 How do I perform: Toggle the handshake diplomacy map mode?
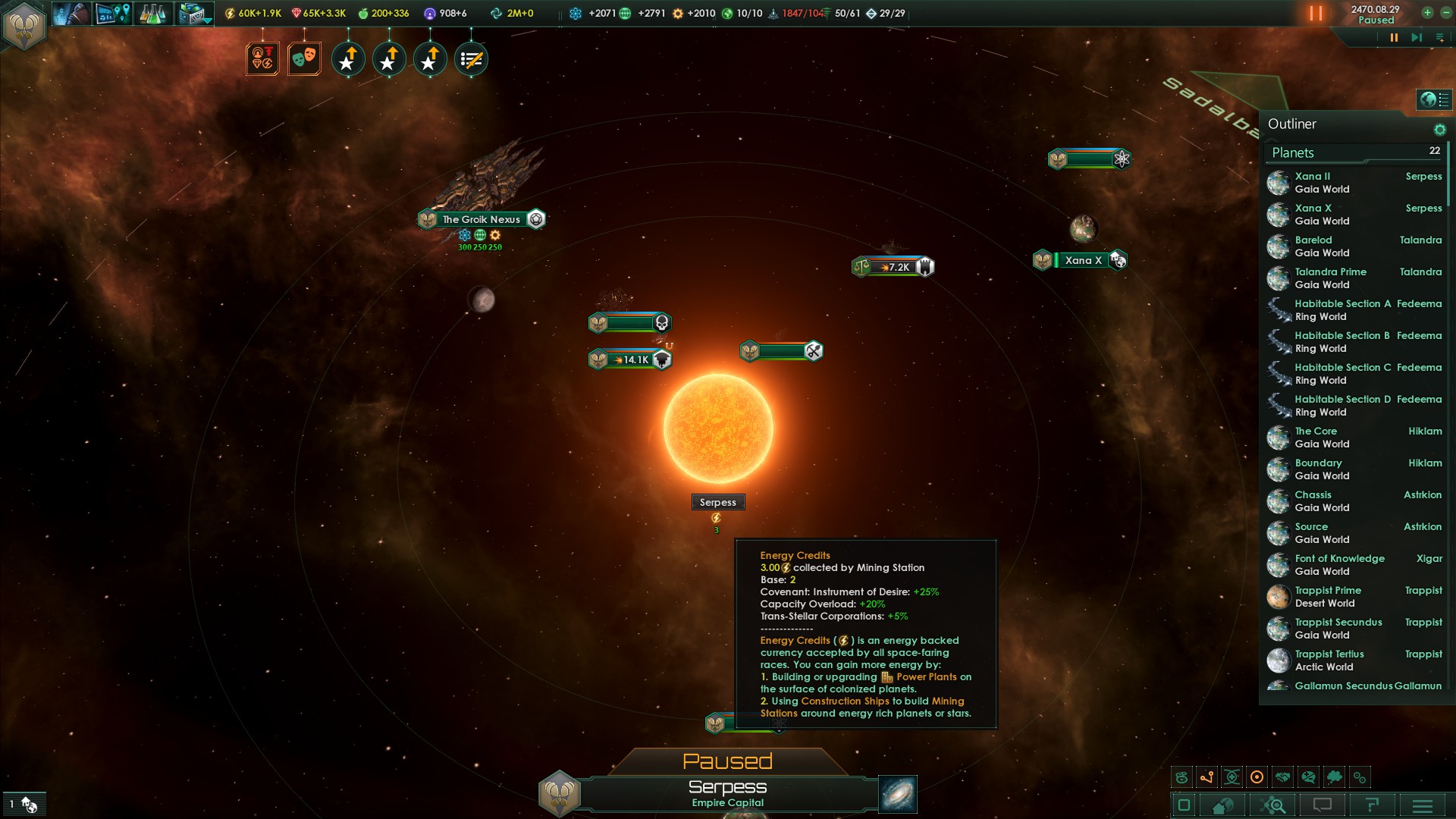(x=1282, y=777)
